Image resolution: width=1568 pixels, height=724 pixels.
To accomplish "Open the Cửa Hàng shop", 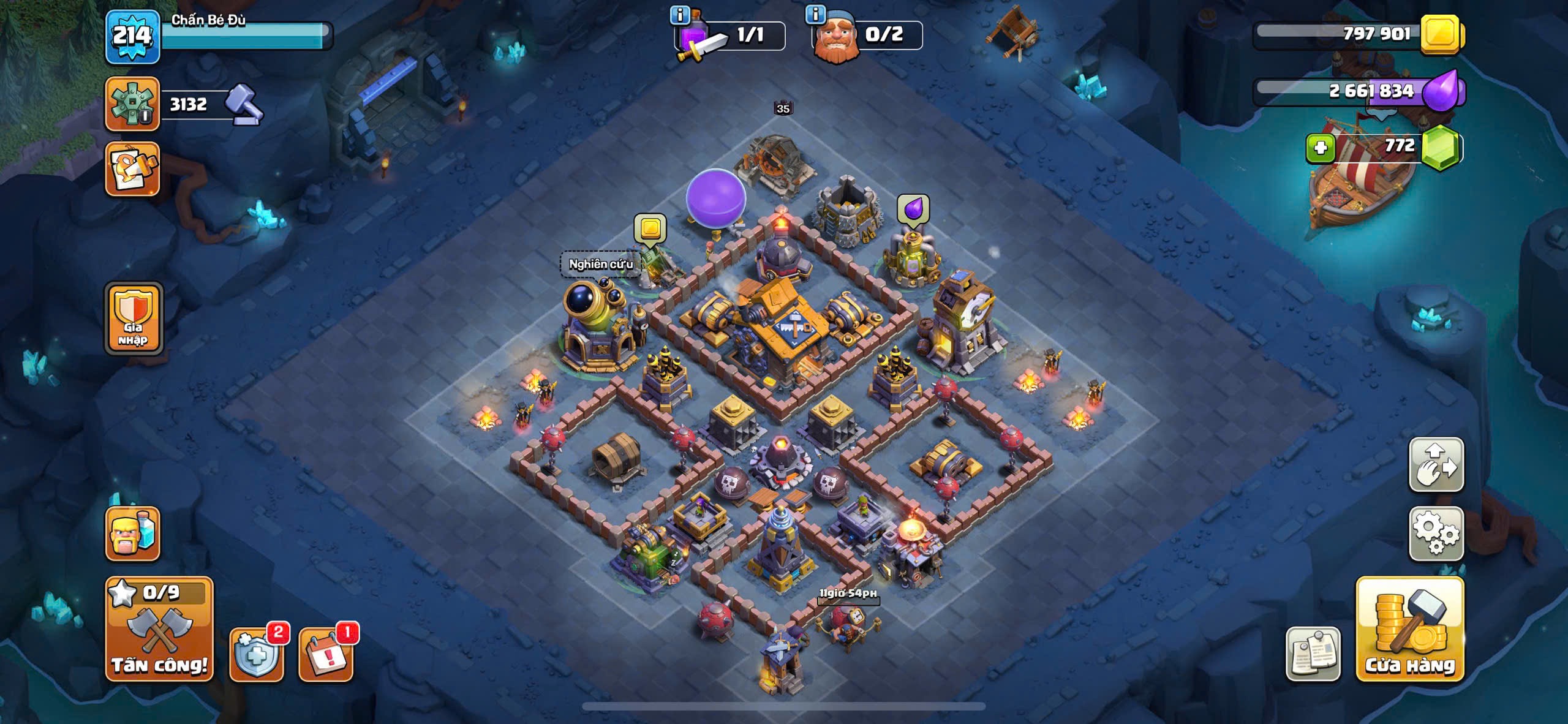I will tap(1410, 629).
